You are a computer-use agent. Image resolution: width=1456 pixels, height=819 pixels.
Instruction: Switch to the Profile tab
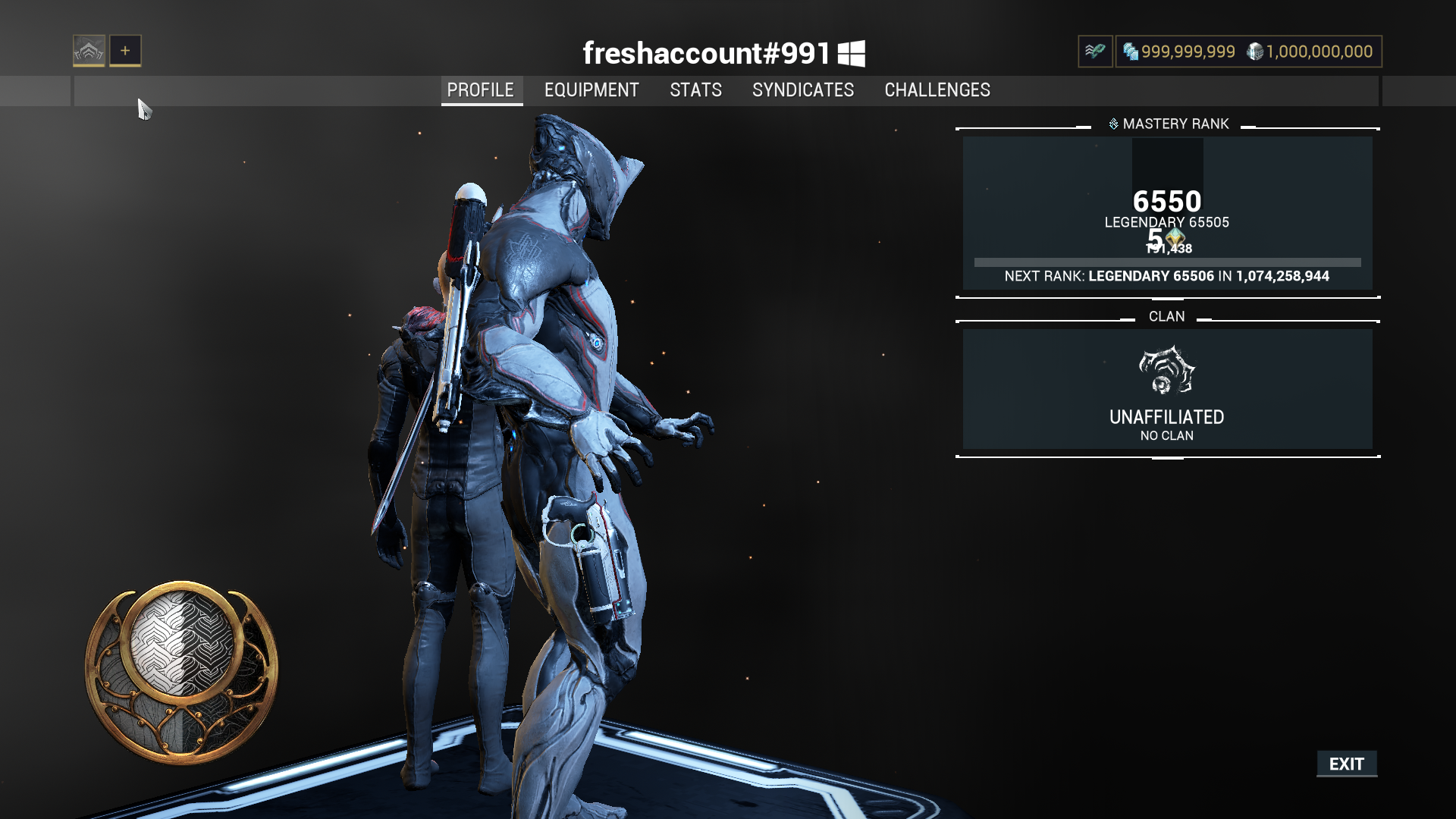click(x=481, y=90)
